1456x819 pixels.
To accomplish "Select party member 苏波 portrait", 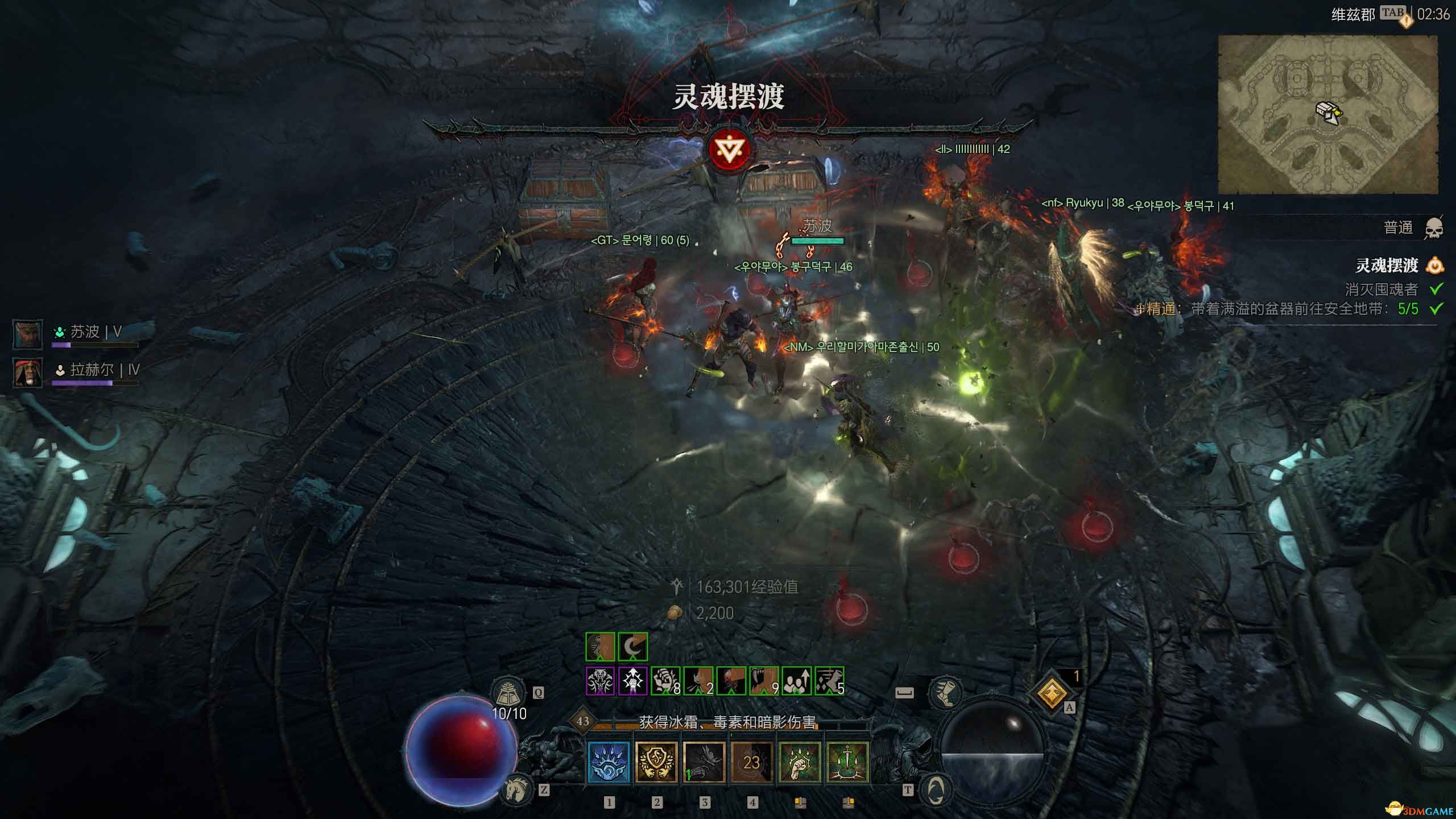I will coord(27,334).
